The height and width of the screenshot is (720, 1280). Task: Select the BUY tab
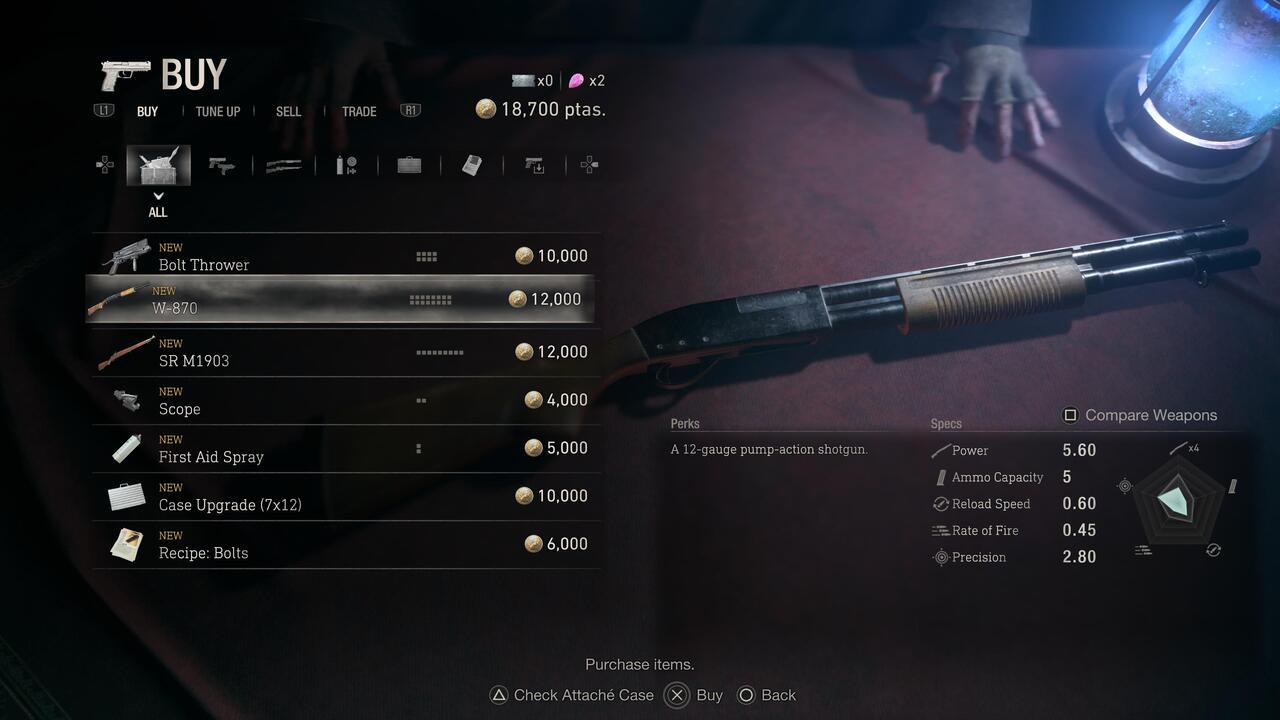tap(147, 111)
